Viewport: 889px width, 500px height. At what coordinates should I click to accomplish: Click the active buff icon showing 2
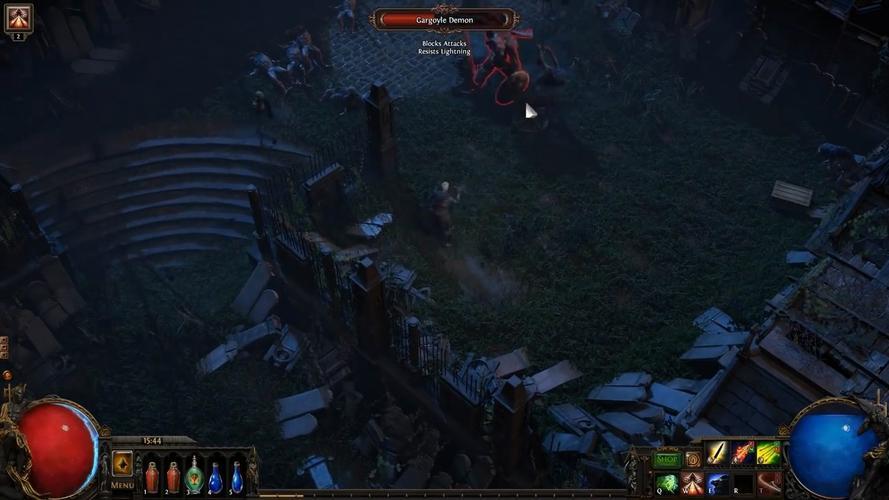[19, 18]
